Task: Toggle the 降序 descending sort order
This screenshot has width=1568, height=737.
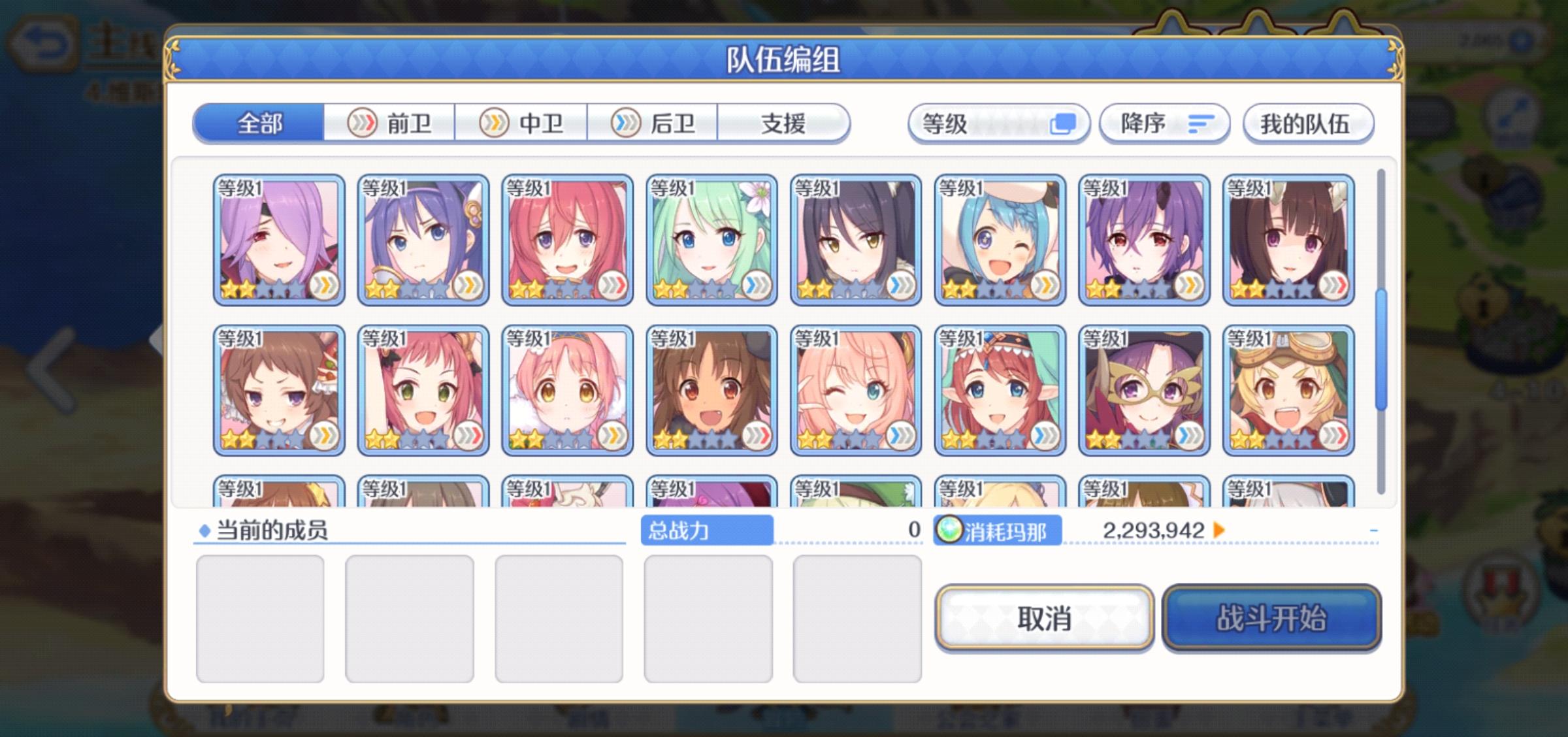Action: 1165,123
